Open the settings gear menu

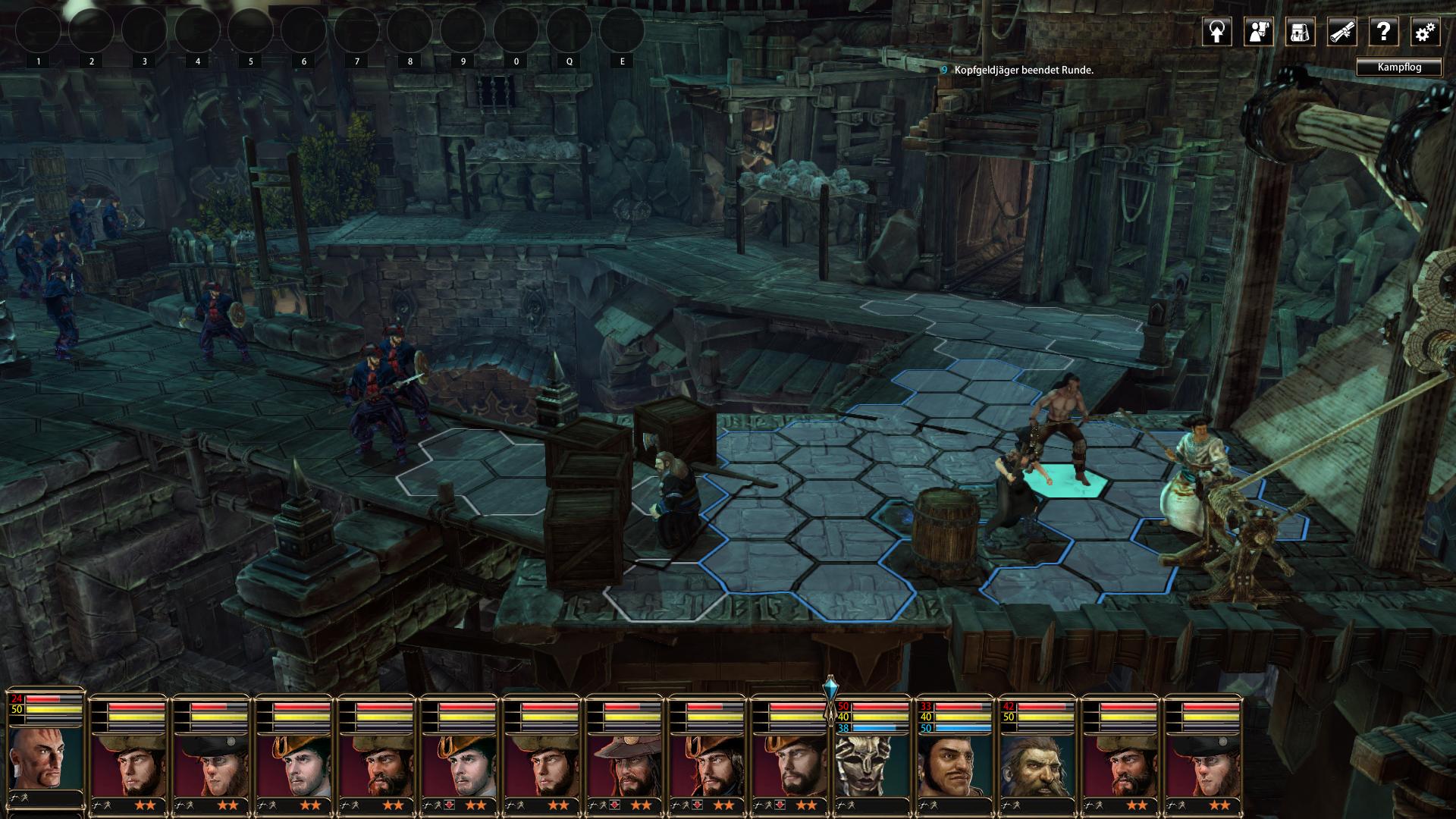pyautogui.click(x=1425, y=32)
